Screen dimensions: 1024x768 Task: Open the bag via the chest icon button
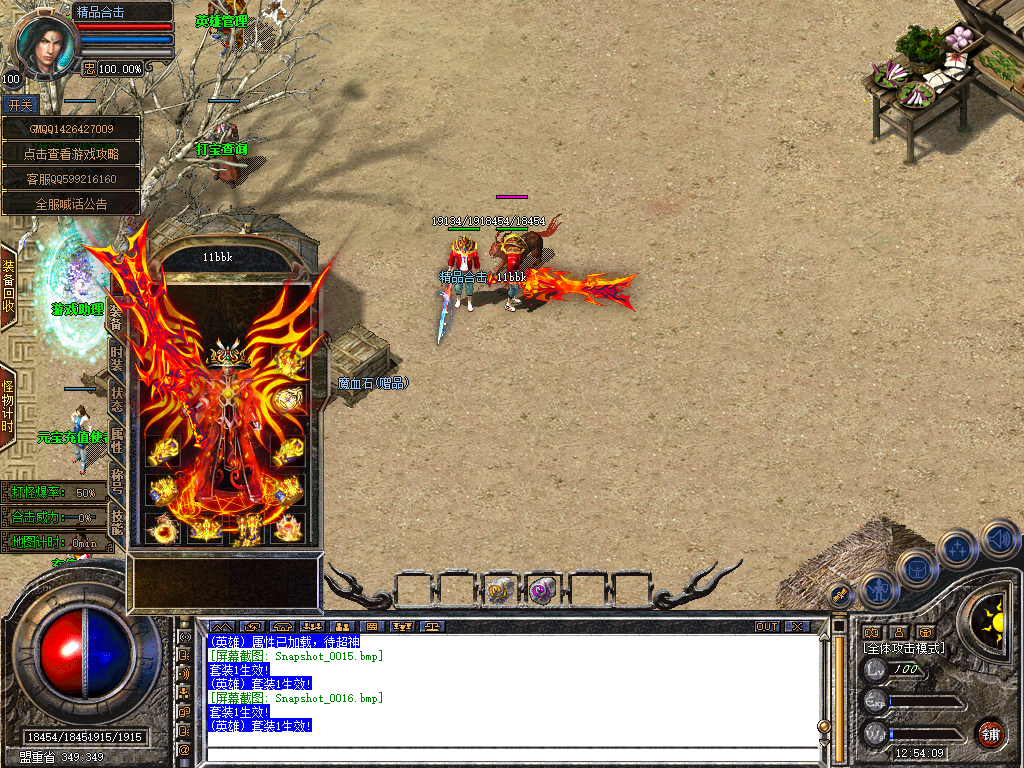tap(916, 569)
